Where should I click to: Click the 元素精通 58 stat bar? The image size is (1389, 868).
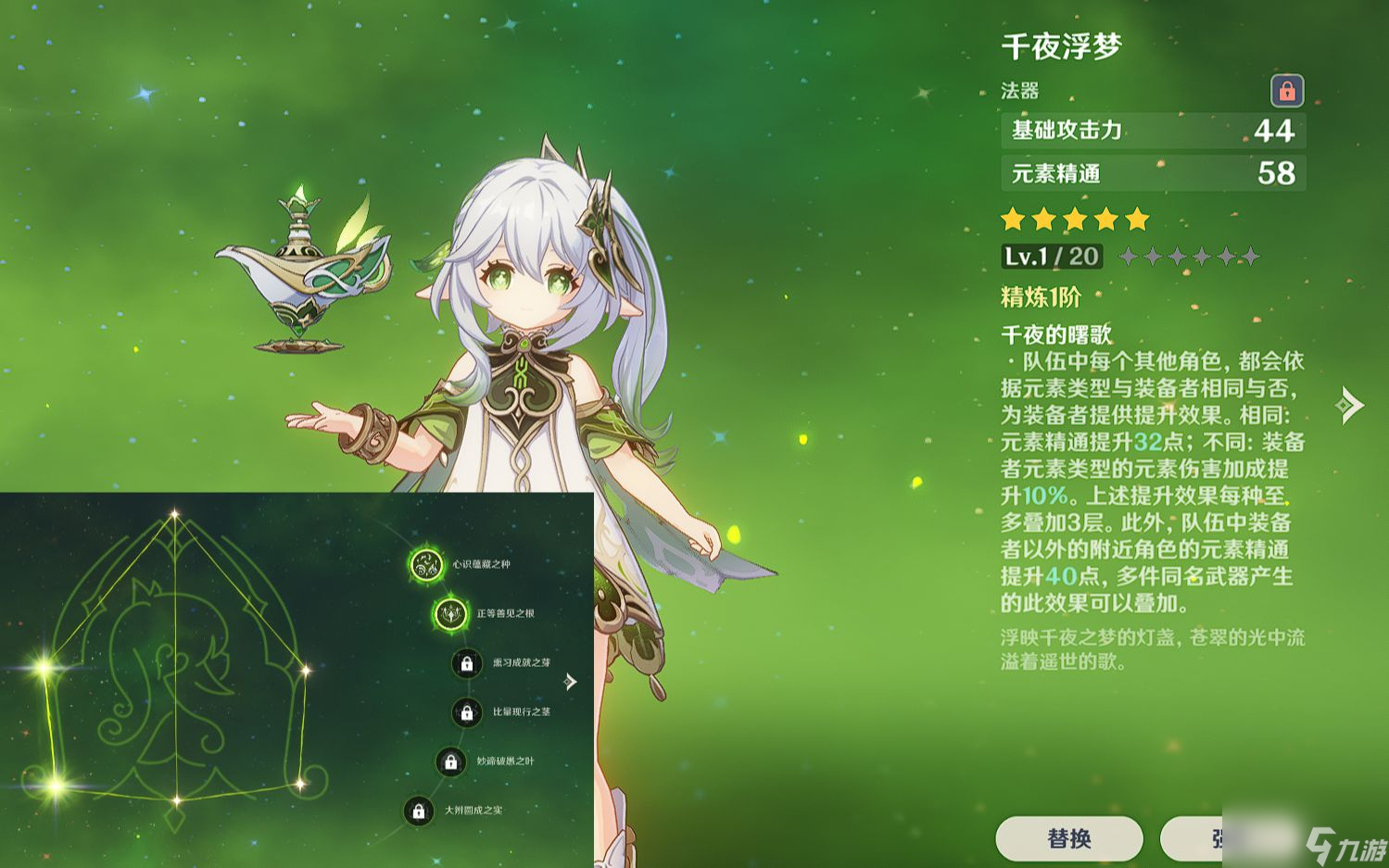[x=1152, y=174]
